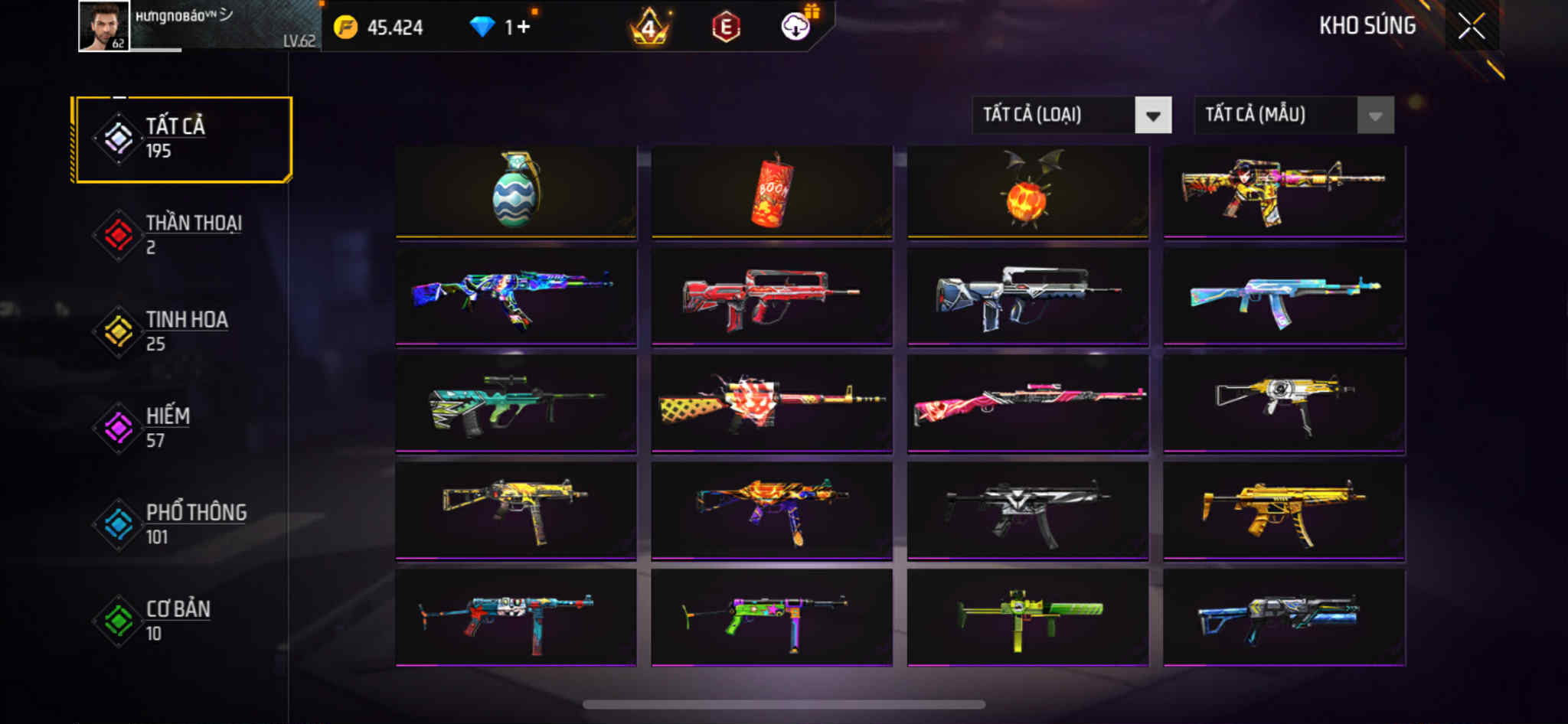1568x724 pixels.
Task: Choose the green and yellow launcher skin
Action: click(1027, 617)
